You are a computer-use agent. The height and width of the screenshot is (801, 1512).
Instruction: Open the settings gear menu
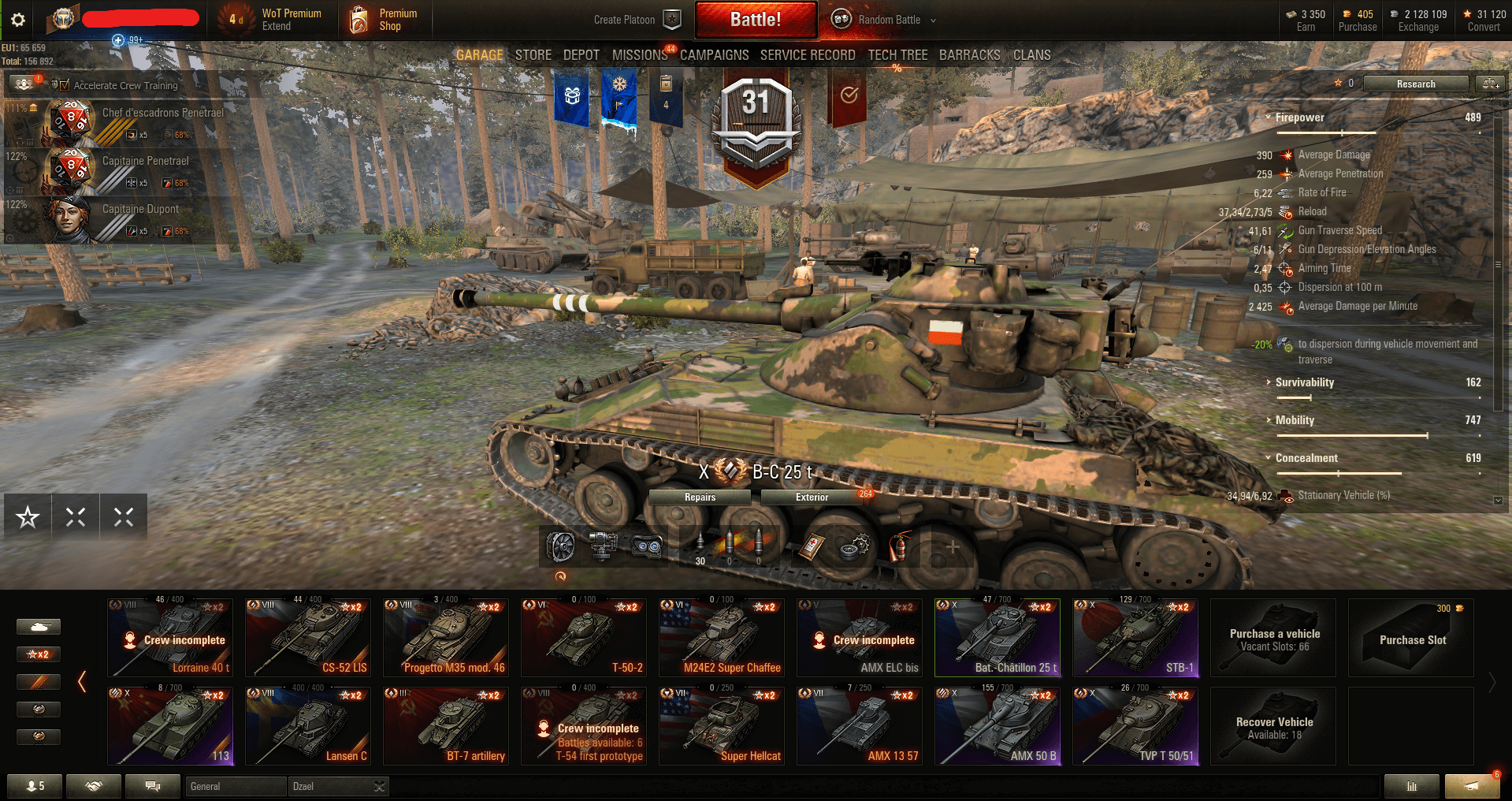point(18,20)
